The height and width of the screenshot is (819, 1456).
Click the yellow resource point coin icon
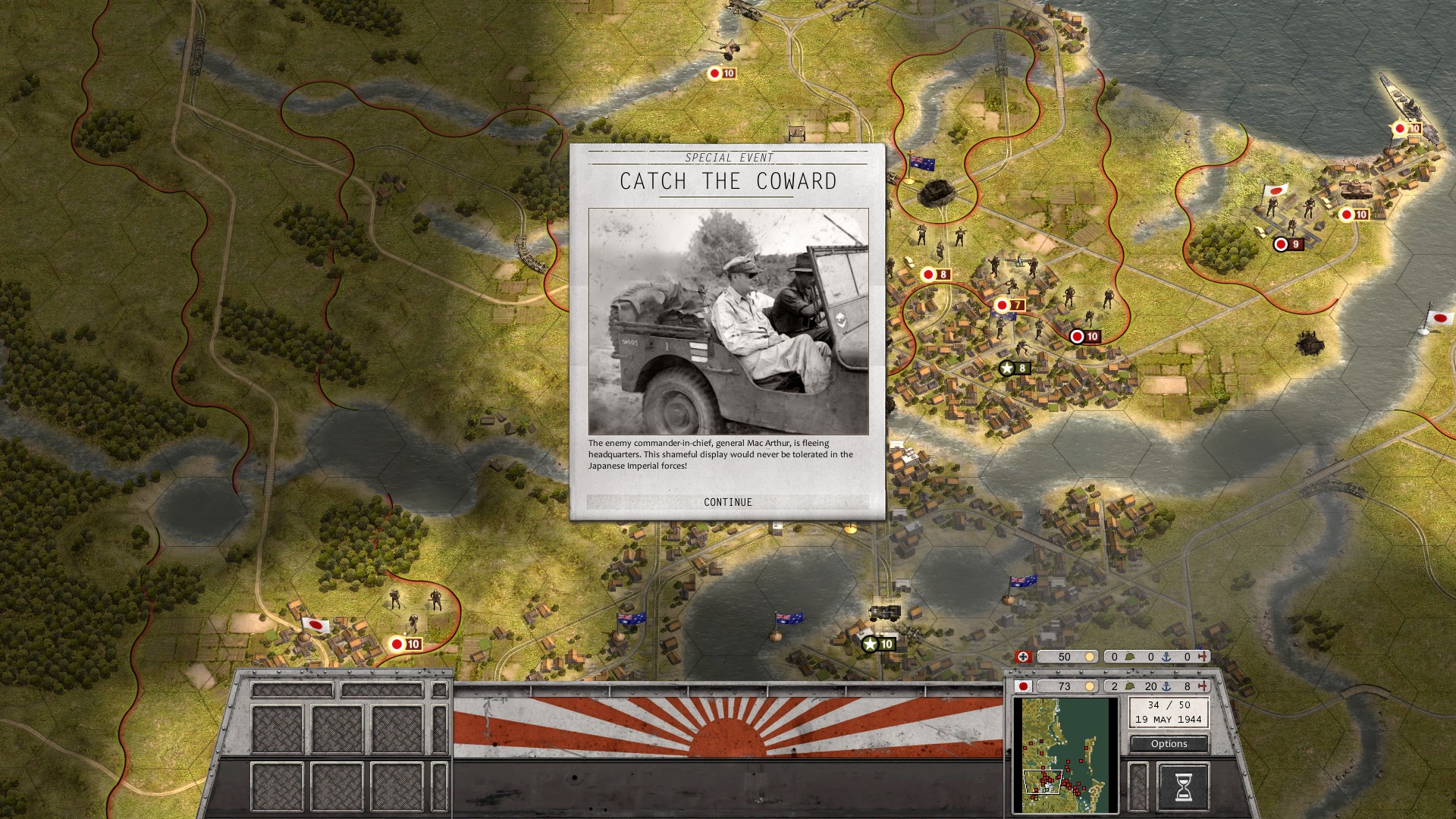(x=1090, y=686)
